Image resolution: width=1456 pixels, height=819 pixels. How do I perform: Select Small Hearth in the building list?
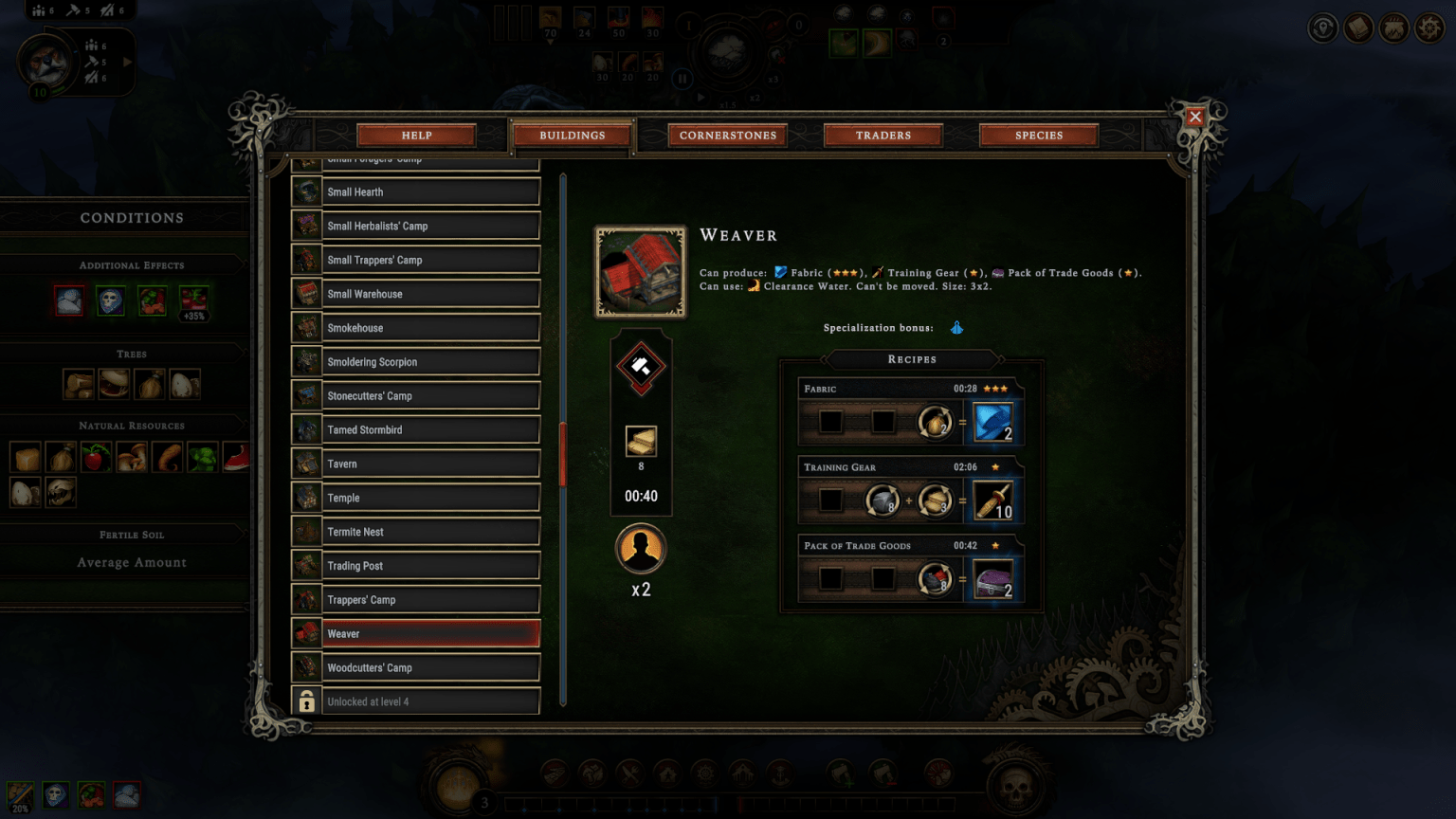430,192
